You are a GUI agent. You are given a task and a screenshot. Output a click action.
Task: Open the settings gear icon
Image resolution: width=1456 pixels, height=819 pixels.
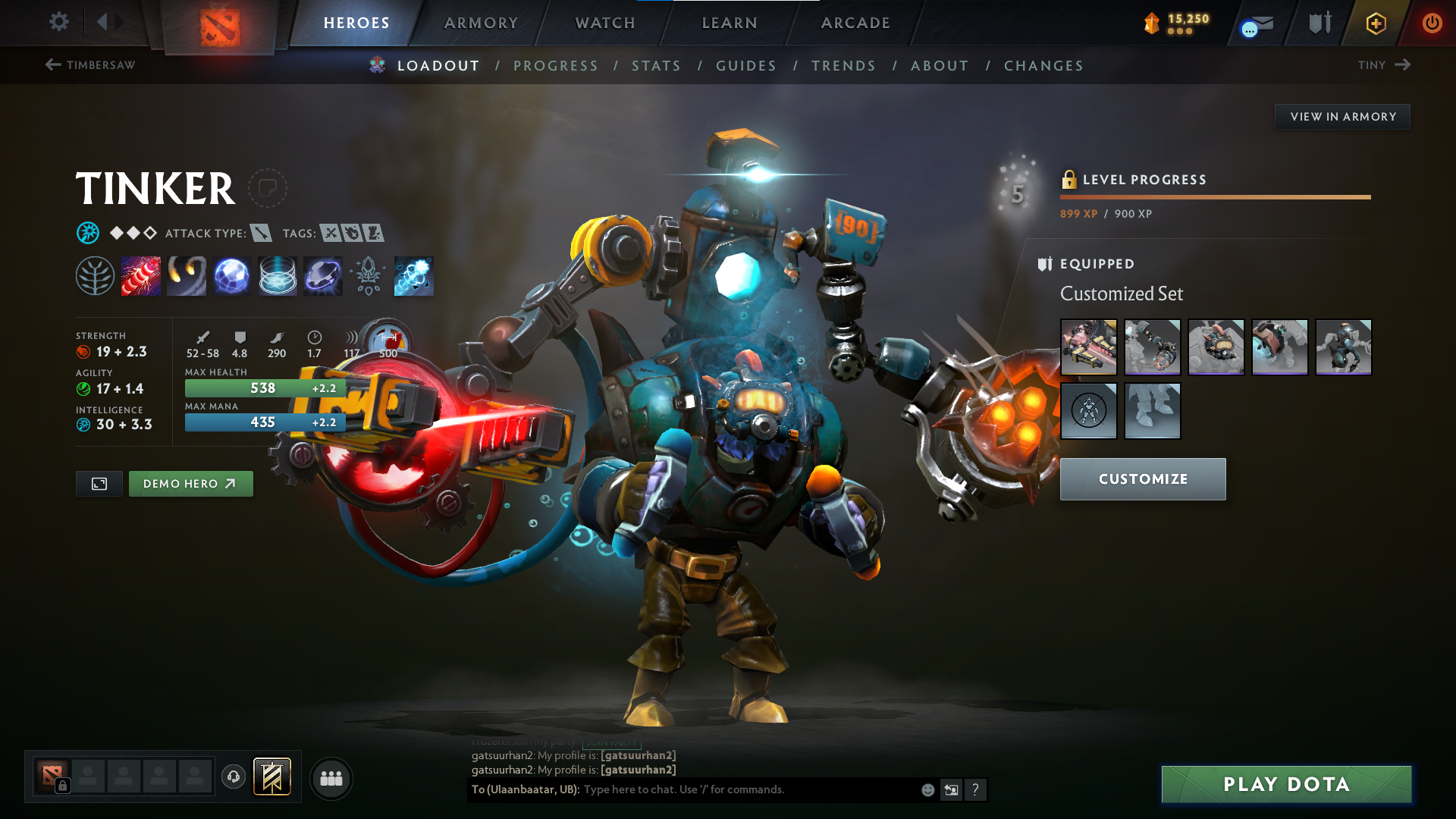58,22
